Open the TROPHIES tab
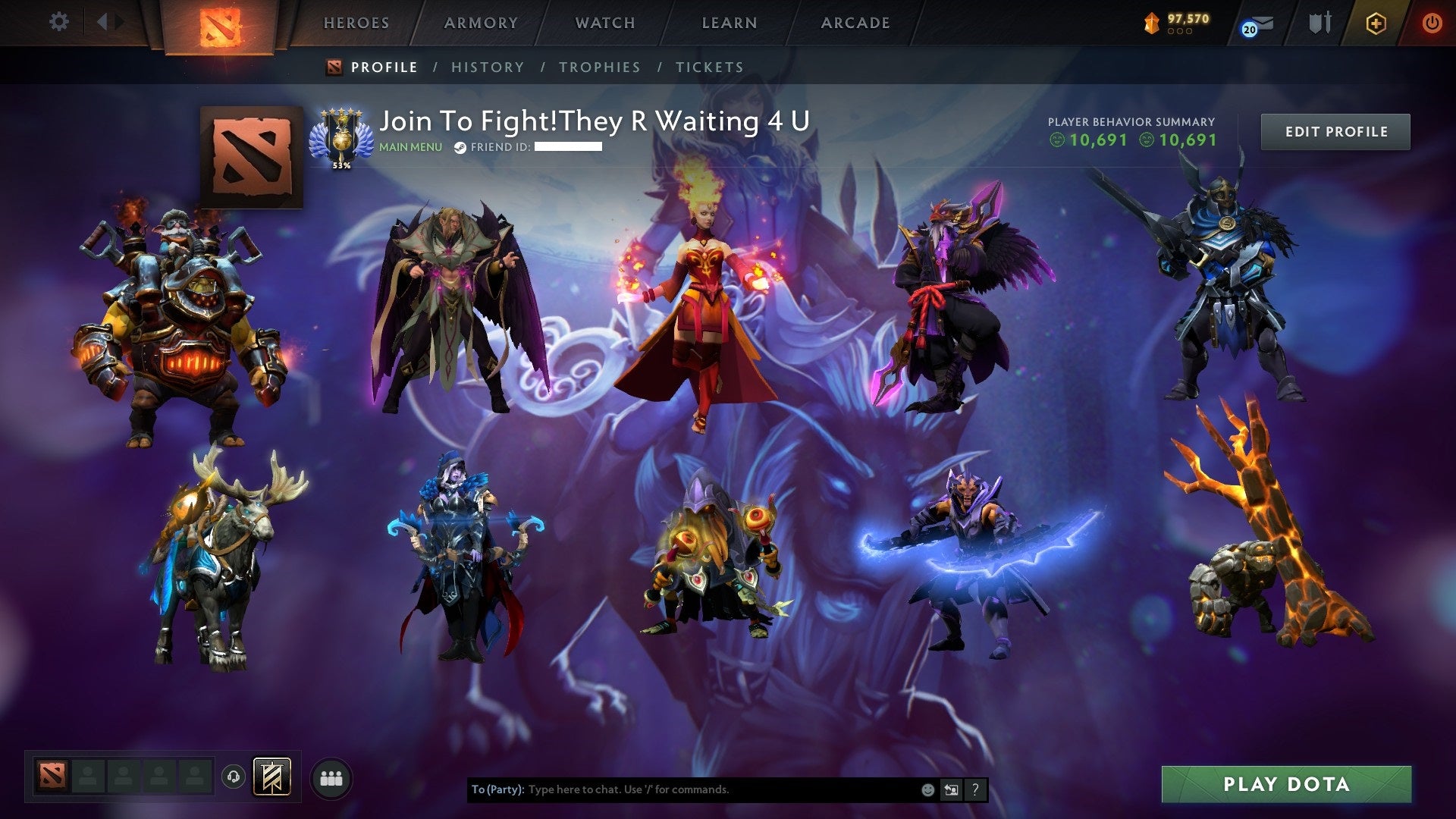The image size is (1456, 819). (599, 67)
